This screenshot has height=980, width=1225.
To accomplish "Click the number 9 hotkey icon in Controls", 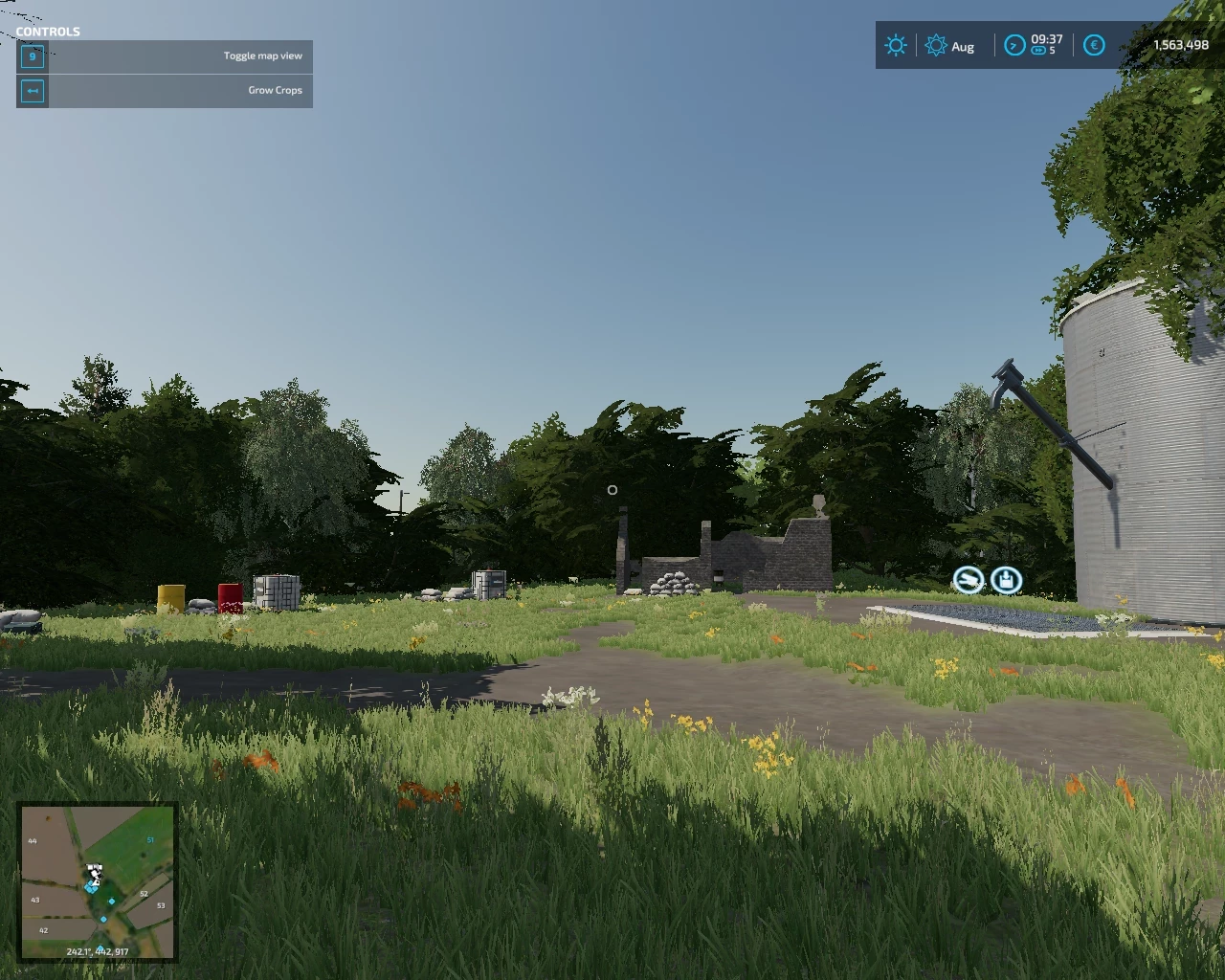I will coord(32,56).
